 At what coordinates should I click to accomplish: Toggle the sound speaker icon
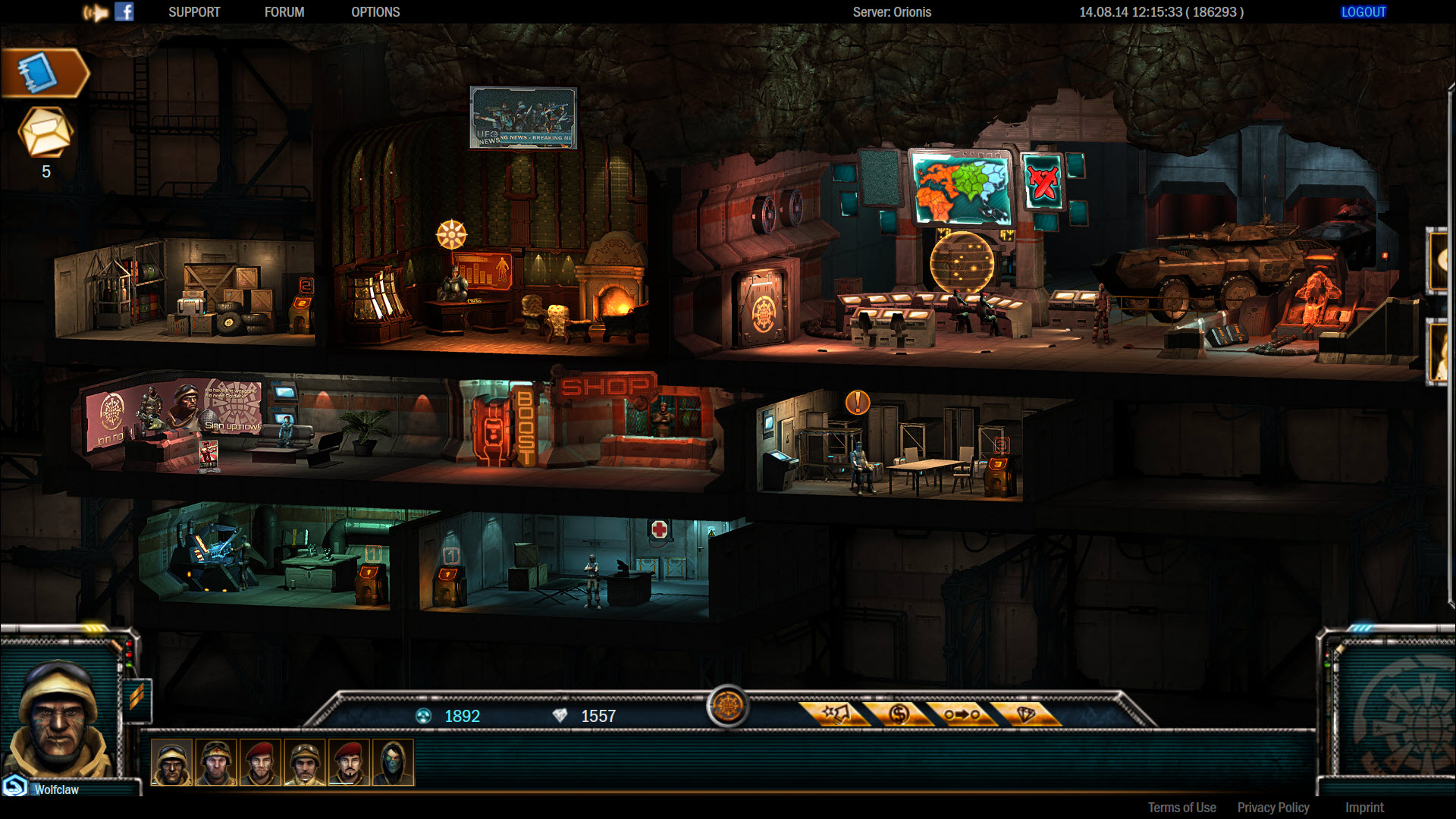(x=96, y=12)
